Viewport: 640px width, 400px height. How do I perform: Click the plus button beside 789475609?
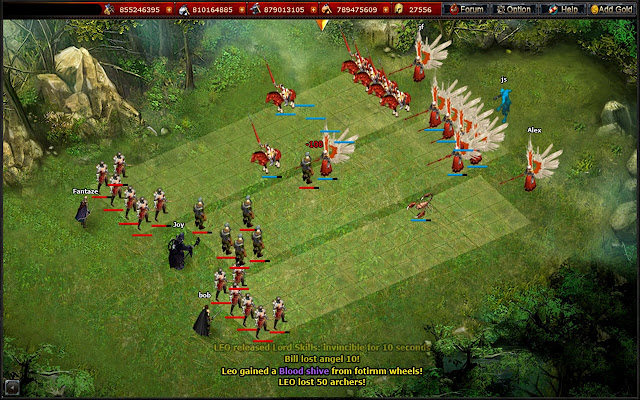[384, 9]
